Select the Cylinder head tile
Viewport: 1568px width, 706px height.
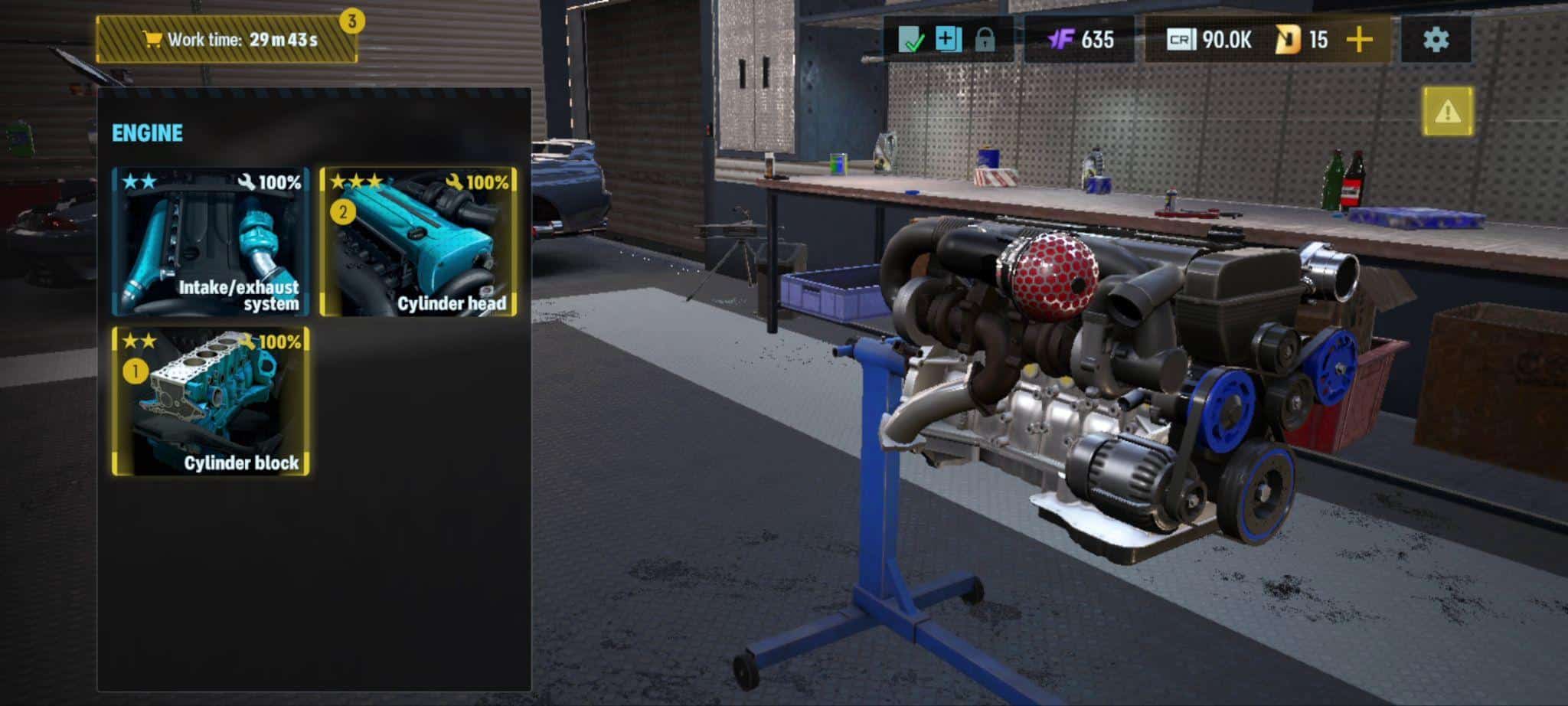[418, 242]
